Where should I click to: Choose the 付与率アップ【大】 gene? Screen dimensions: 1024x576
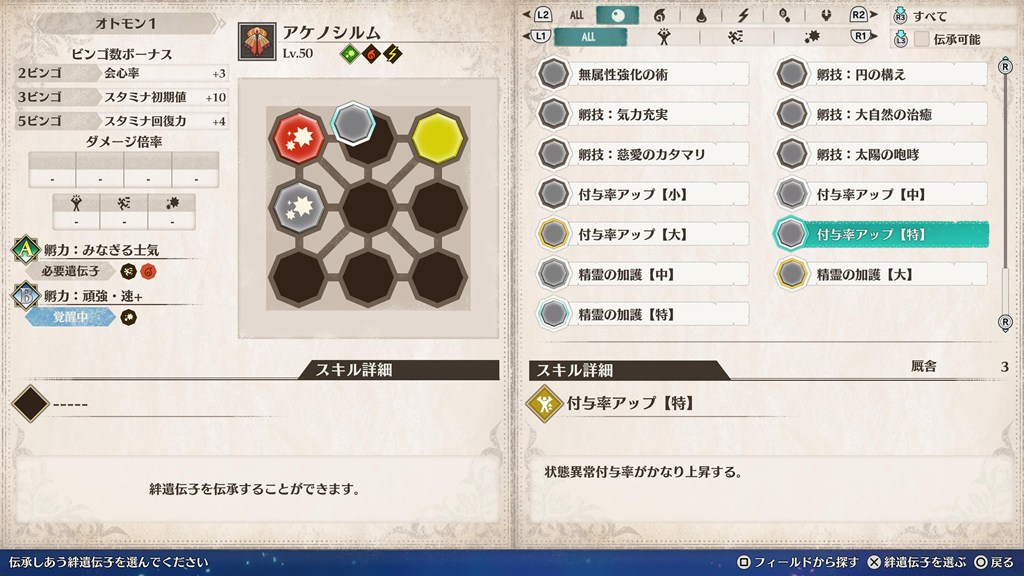pyautogui.click(x=643, y=234)
